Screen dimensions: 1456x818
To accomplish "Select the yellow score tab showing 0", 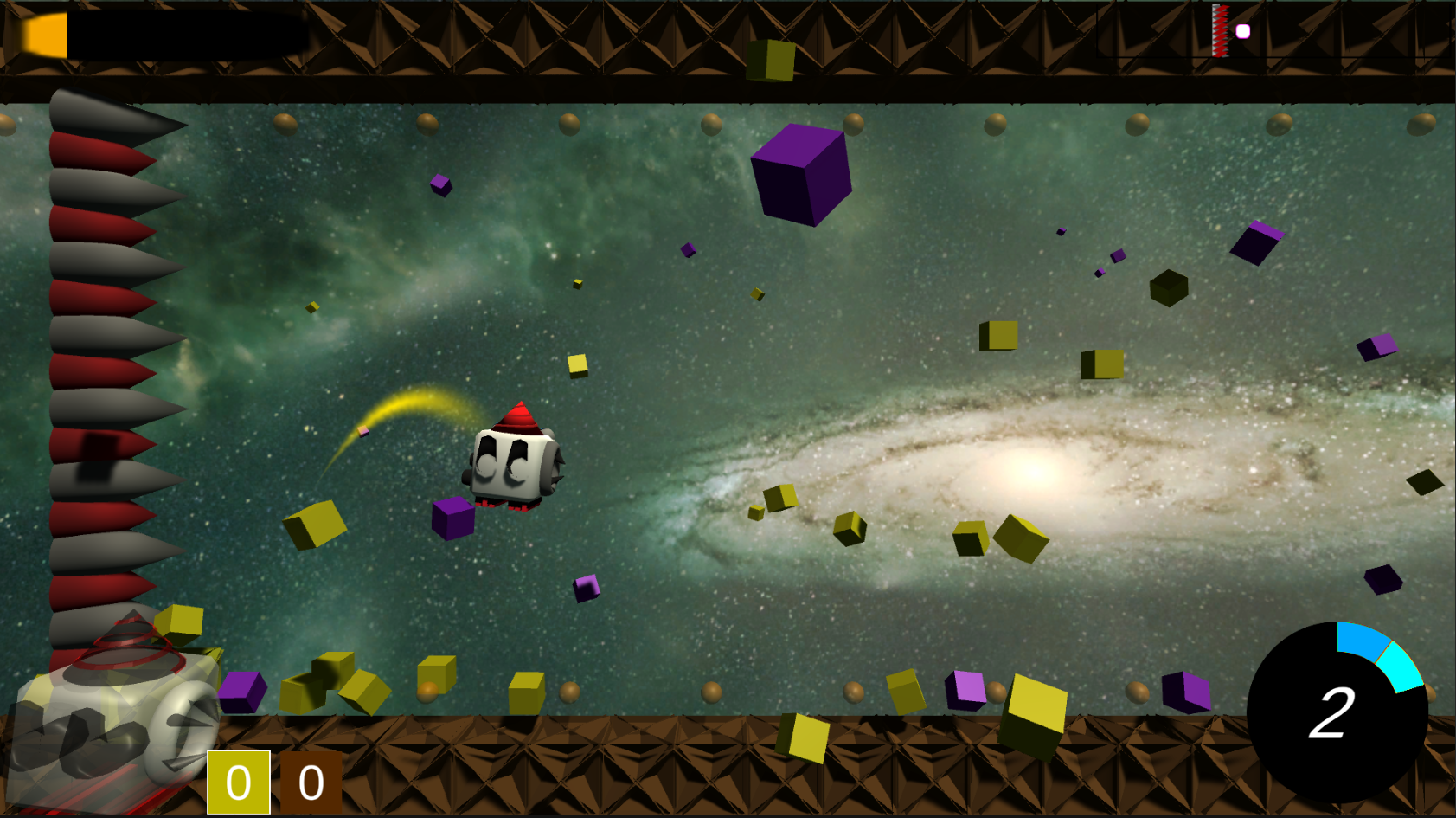I will [240, 783].
